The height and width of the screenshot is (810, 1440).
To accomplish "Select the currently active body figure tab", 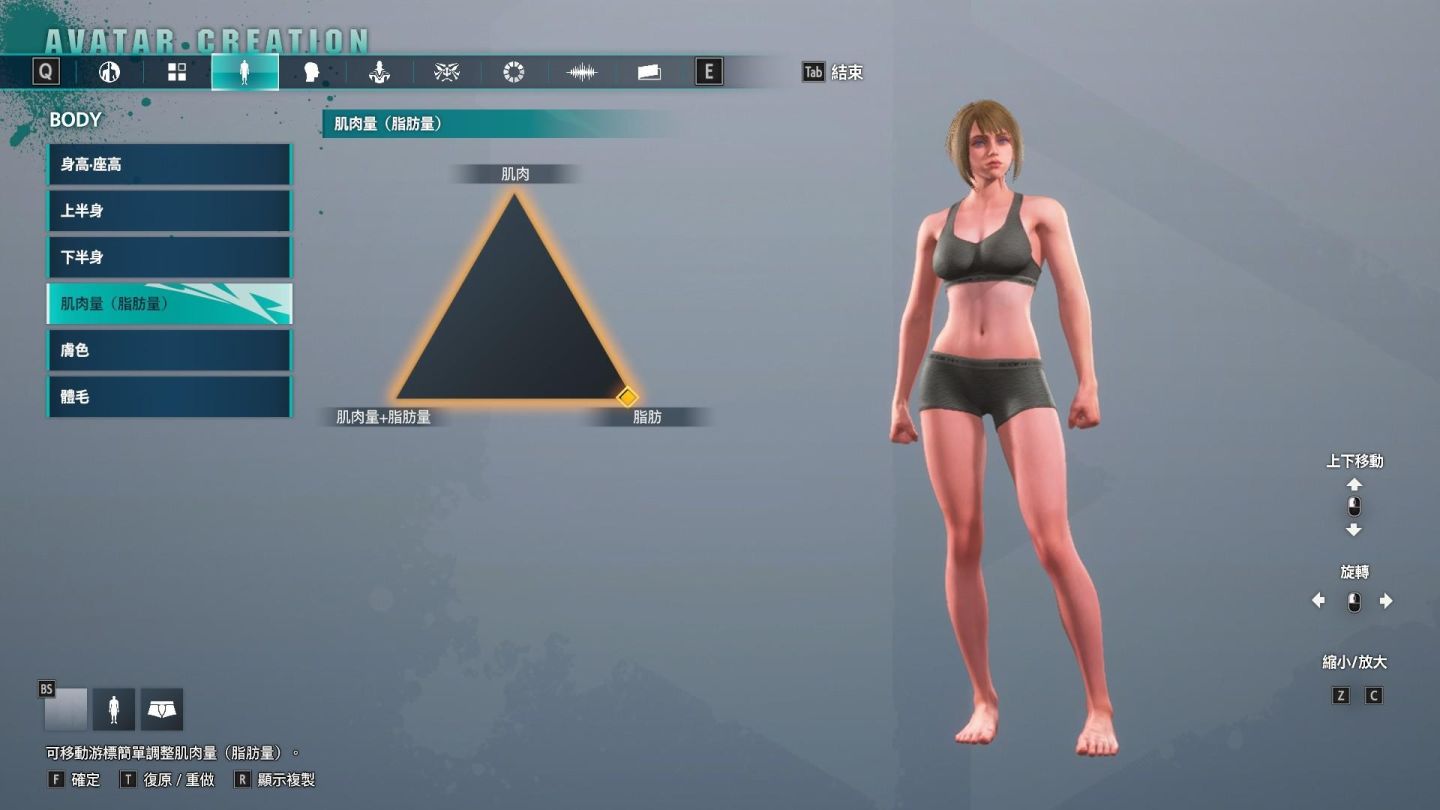I will (245, 72).
